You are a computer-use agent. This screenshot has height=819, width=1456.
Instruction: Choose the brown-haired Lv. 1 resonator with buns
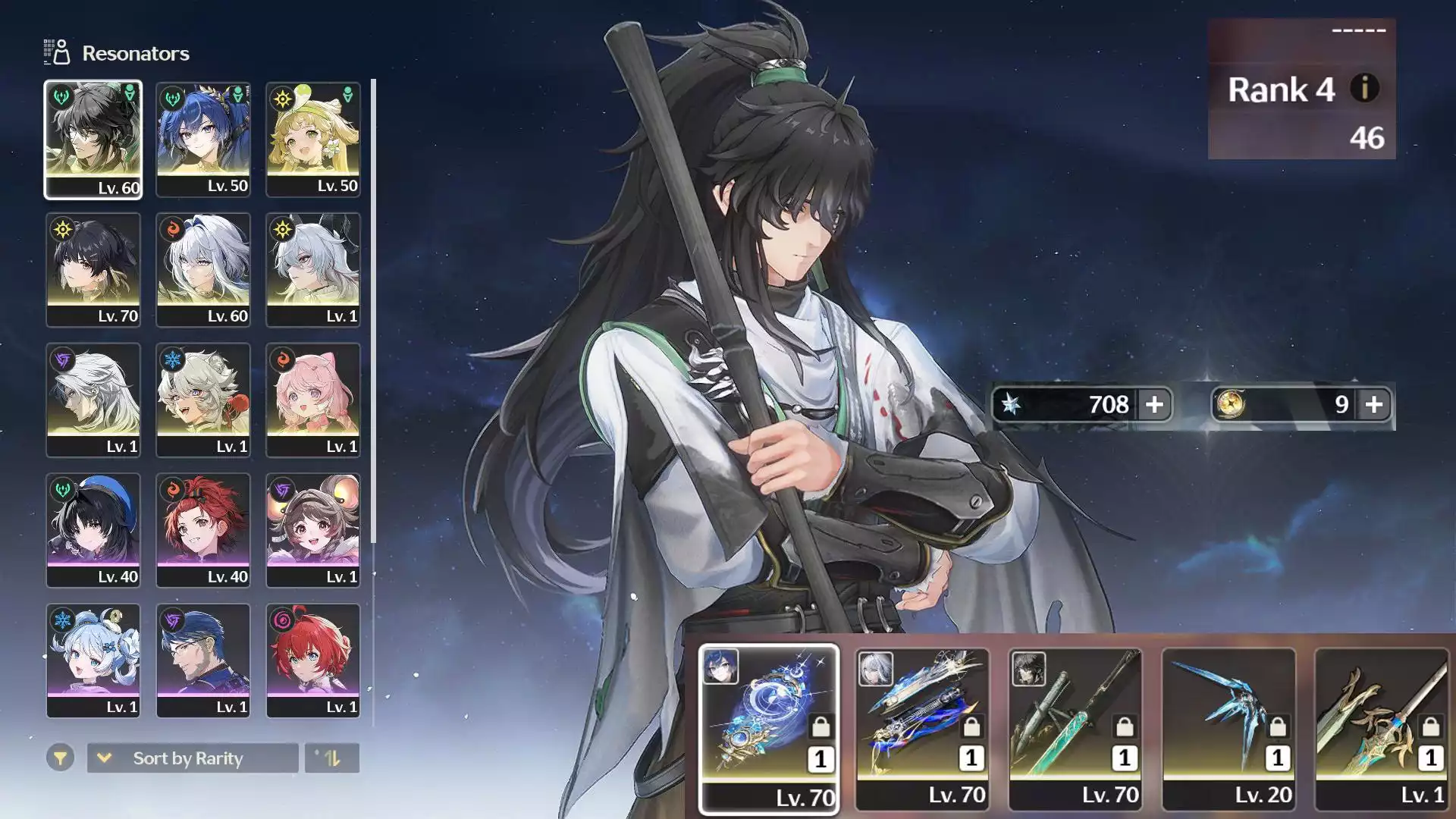313,531
